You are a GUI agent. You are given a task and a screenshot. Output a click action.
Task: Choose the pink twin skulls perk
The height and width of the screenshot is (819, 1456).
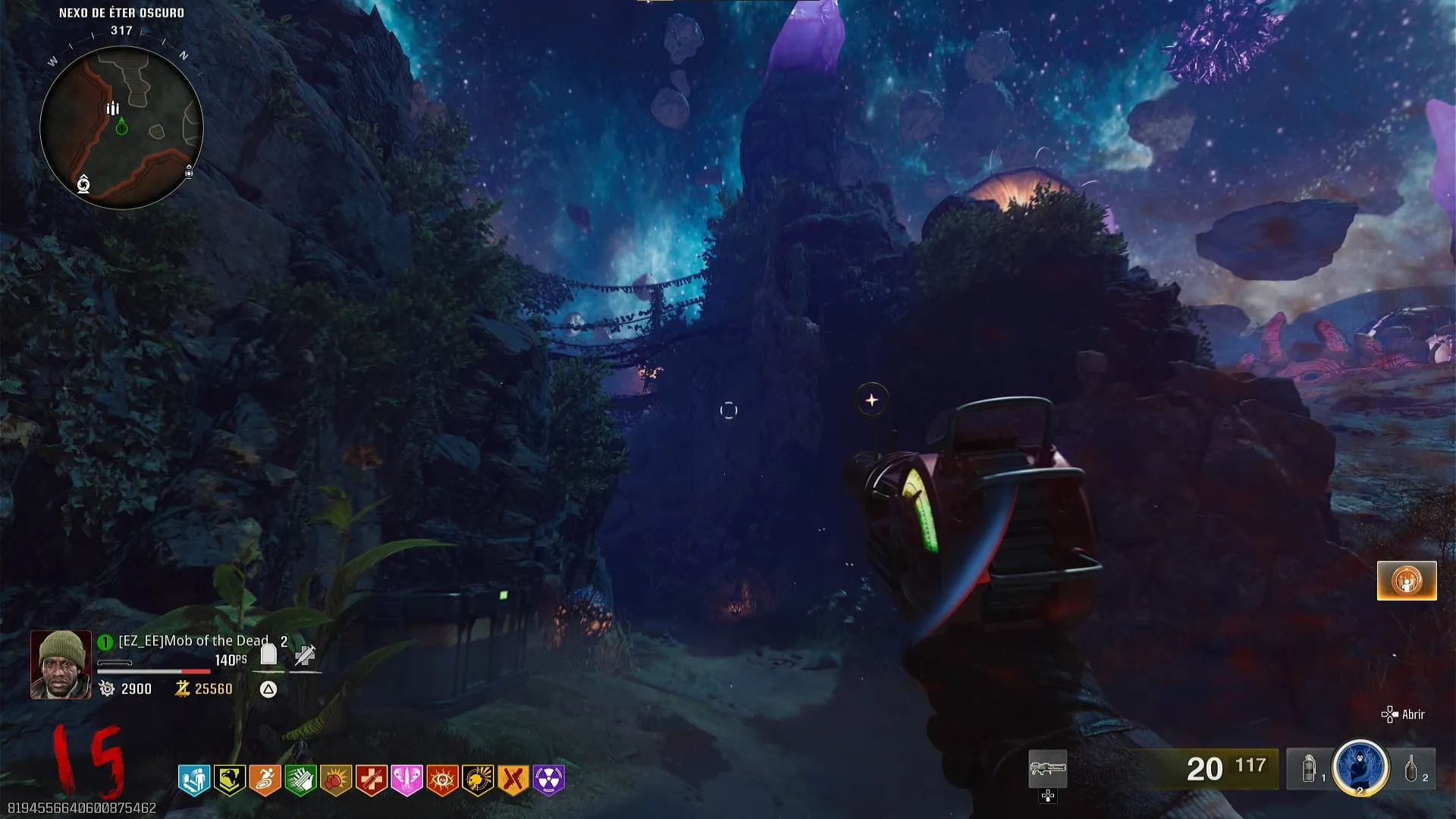406,779
